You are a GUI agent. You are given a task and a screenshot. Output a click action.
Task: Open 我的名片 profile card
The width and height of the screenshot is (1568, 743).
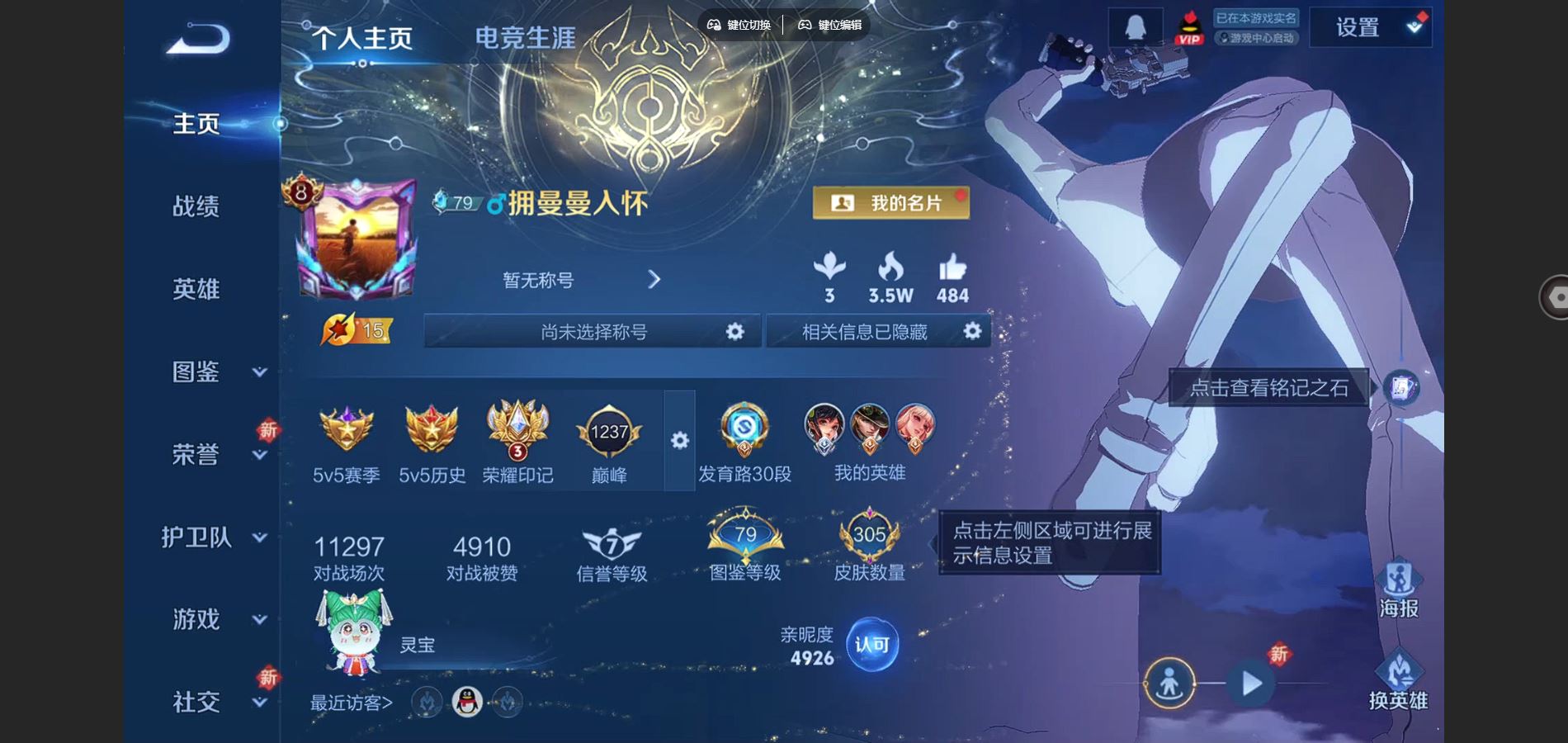coord(890,202)
